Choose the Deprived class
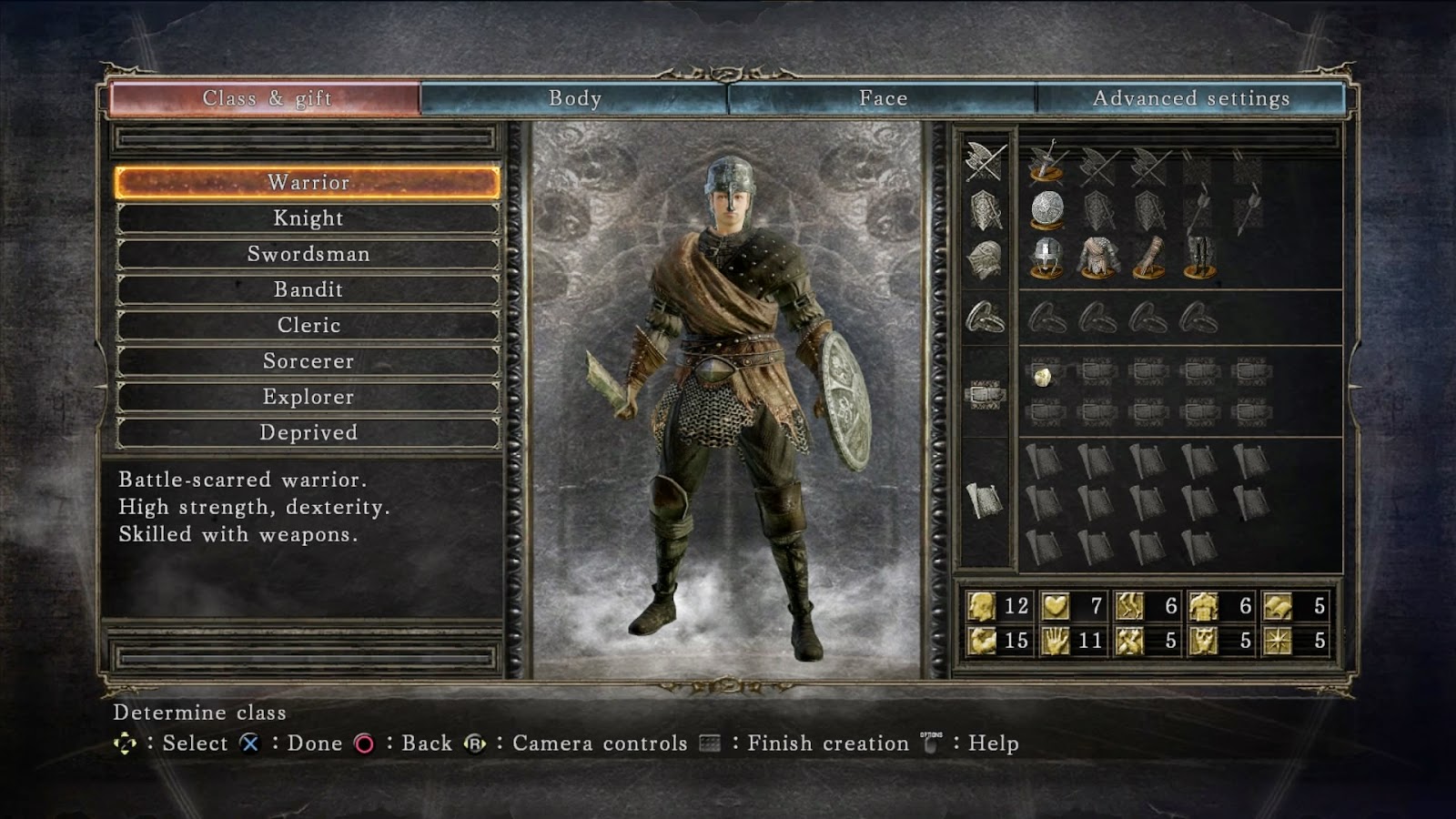Screen dimensions: 1456x819 [308, 432]
